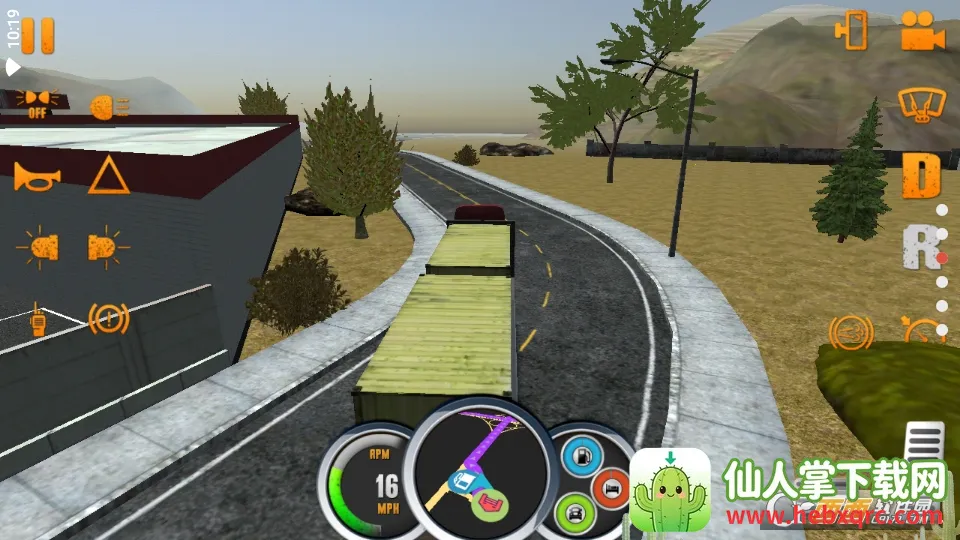Screen dimensions: 960x540
Task: Engage the parking brake icon
Action: [x=109, y=319]
